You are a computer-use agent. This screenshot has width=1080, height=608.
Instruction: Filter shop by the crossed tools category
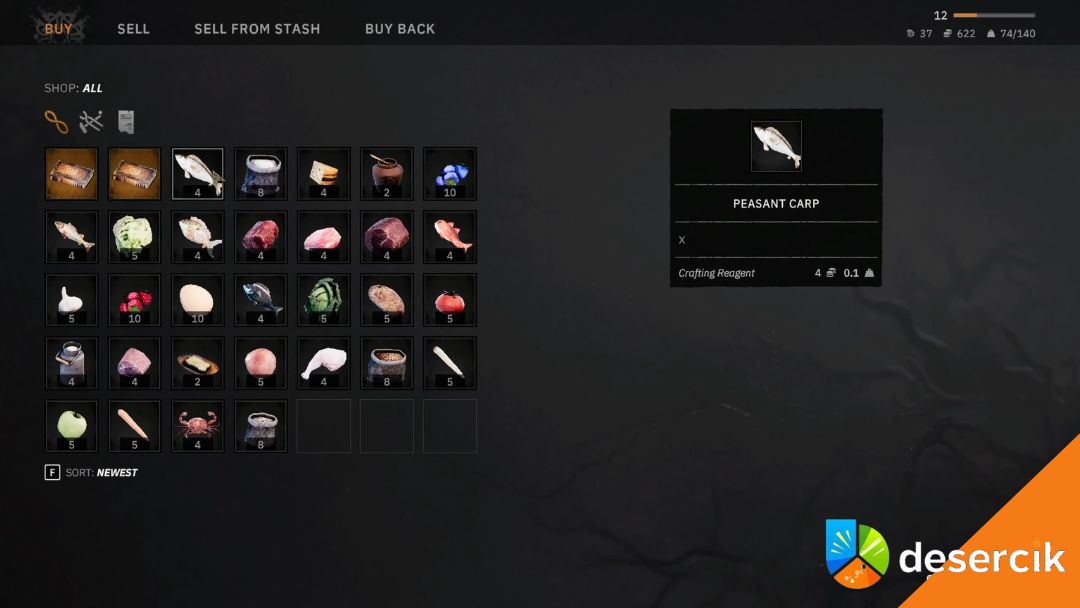click(91, 122)
